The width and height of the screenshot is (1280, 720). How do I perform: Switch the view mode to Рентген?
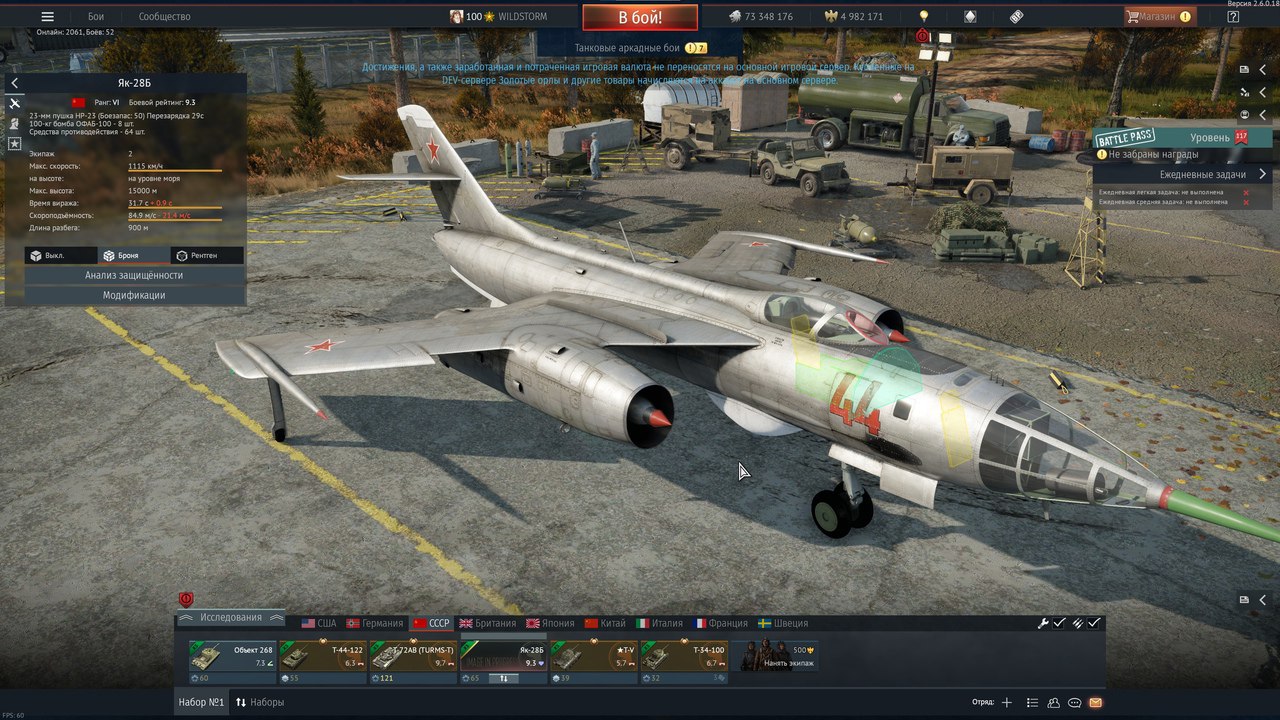(207, 255)
